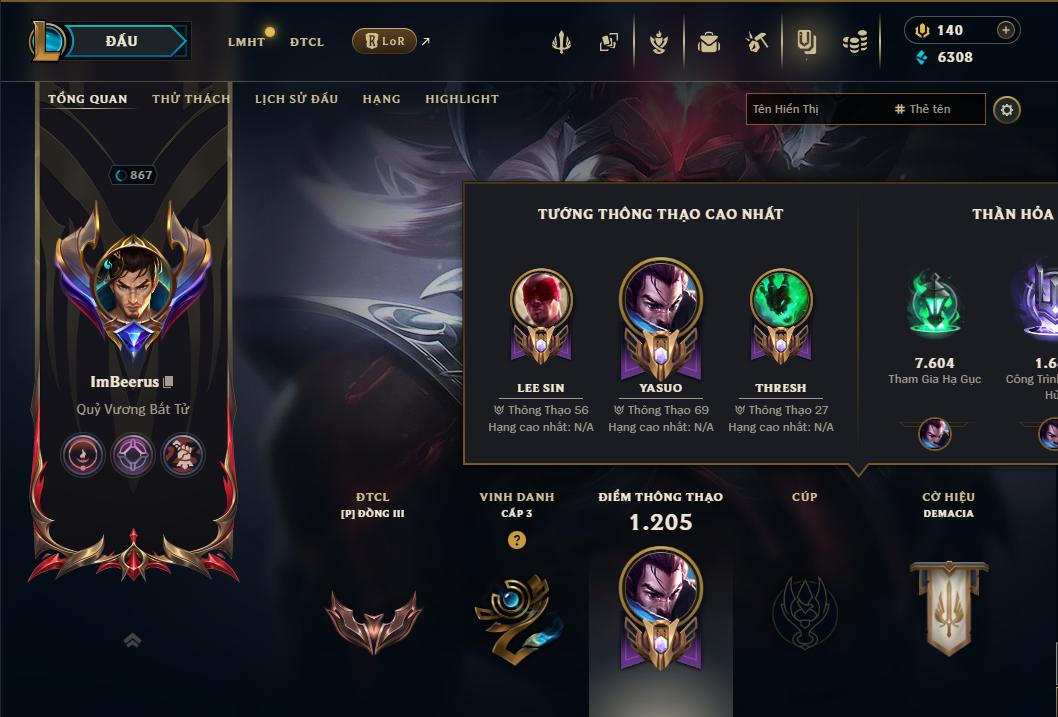Show the HIGHLIGHT tab
Screen dimensions: 1058x717
click(461, 99)
